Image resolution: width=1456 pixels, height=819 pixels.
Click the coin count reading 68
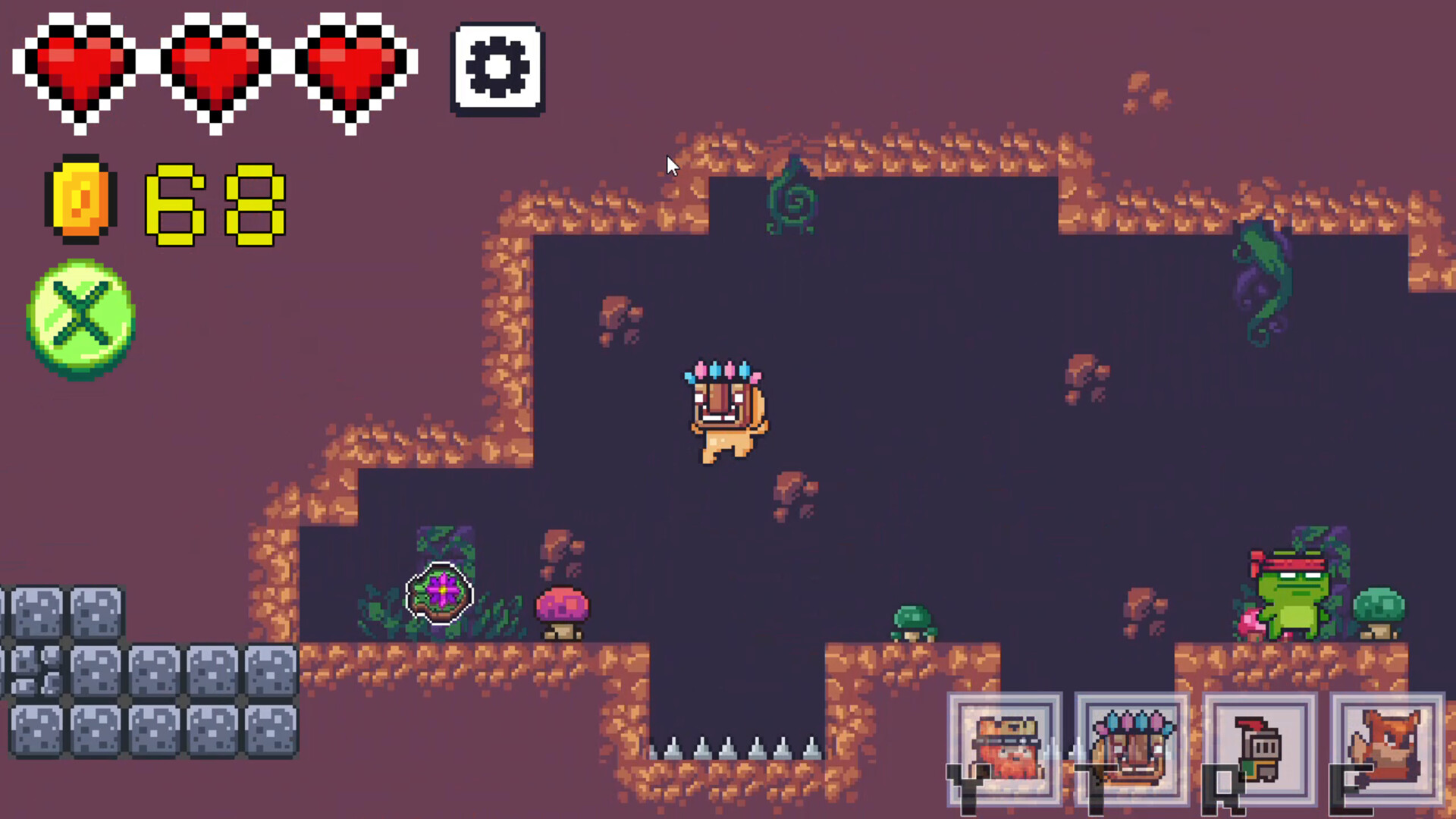click(x=216, y=203)
